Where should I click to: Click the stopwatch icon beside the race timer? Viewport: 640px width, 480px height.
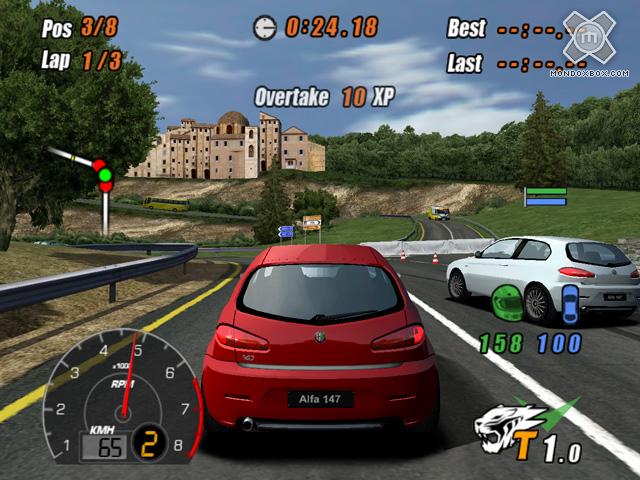(x=265, y=26)
